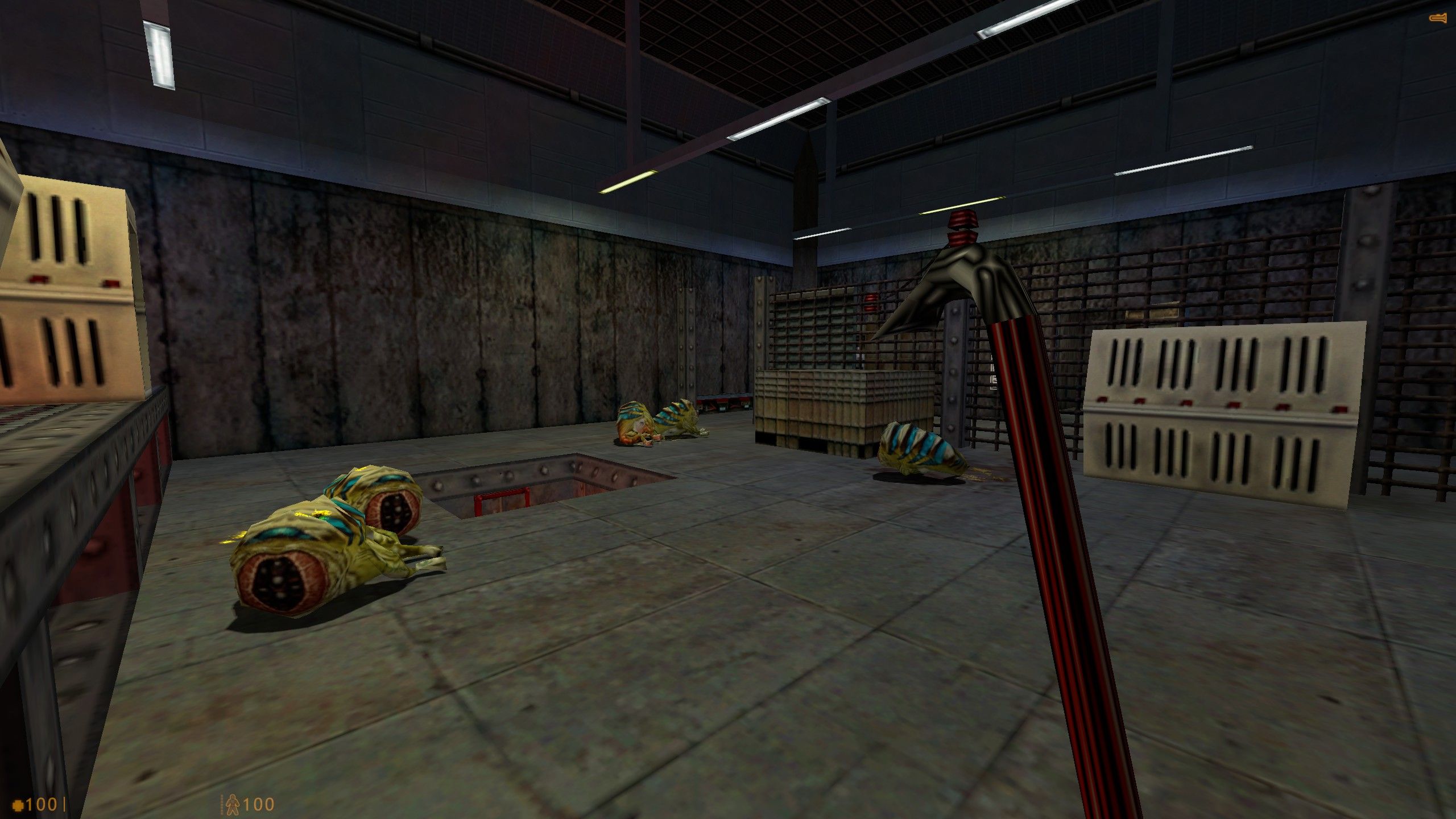The width and height of the screenshot is (1456, 819).
Task: Click the battery charge segments beside the suit icon
Action: (221, 806)
